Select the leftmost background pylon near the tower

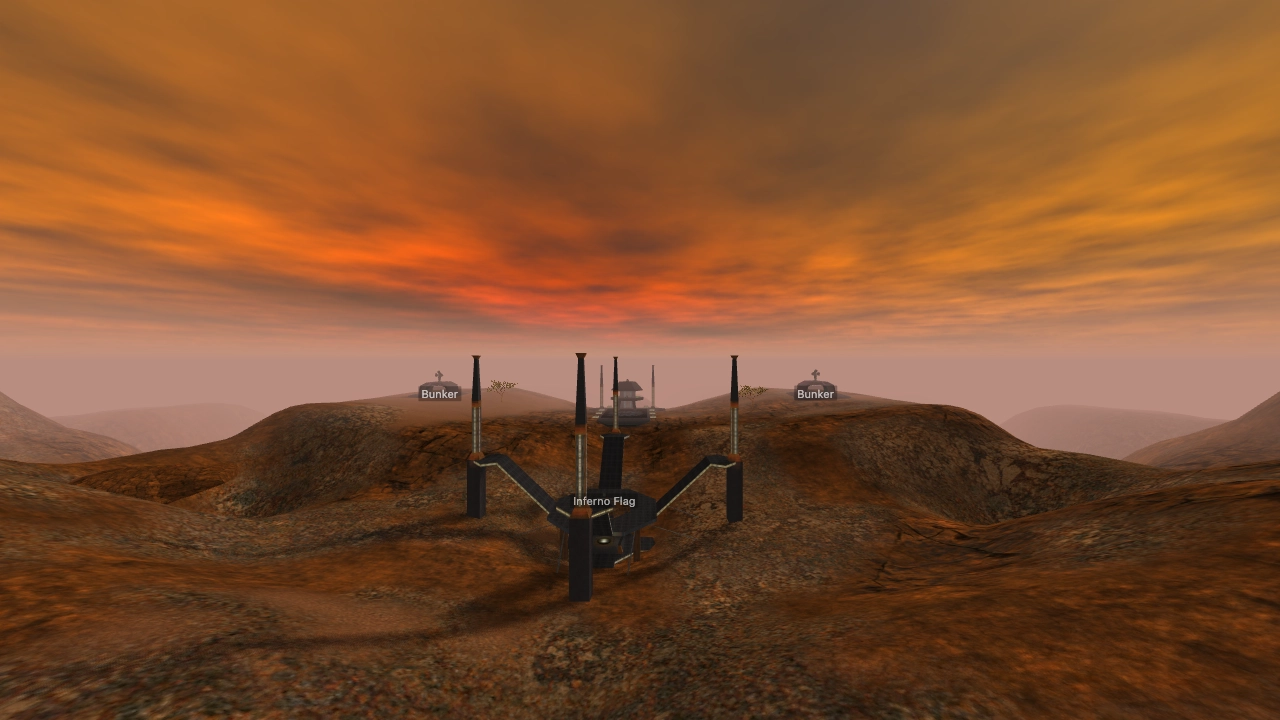click(x=600, y=386)
